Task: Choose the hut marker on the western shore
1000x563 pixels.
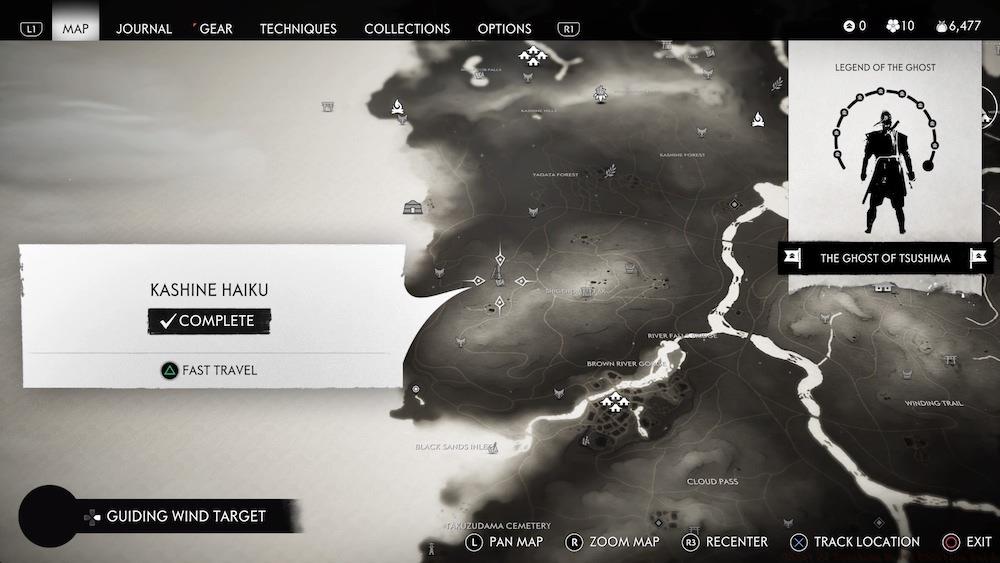Action: coord(412,207)
